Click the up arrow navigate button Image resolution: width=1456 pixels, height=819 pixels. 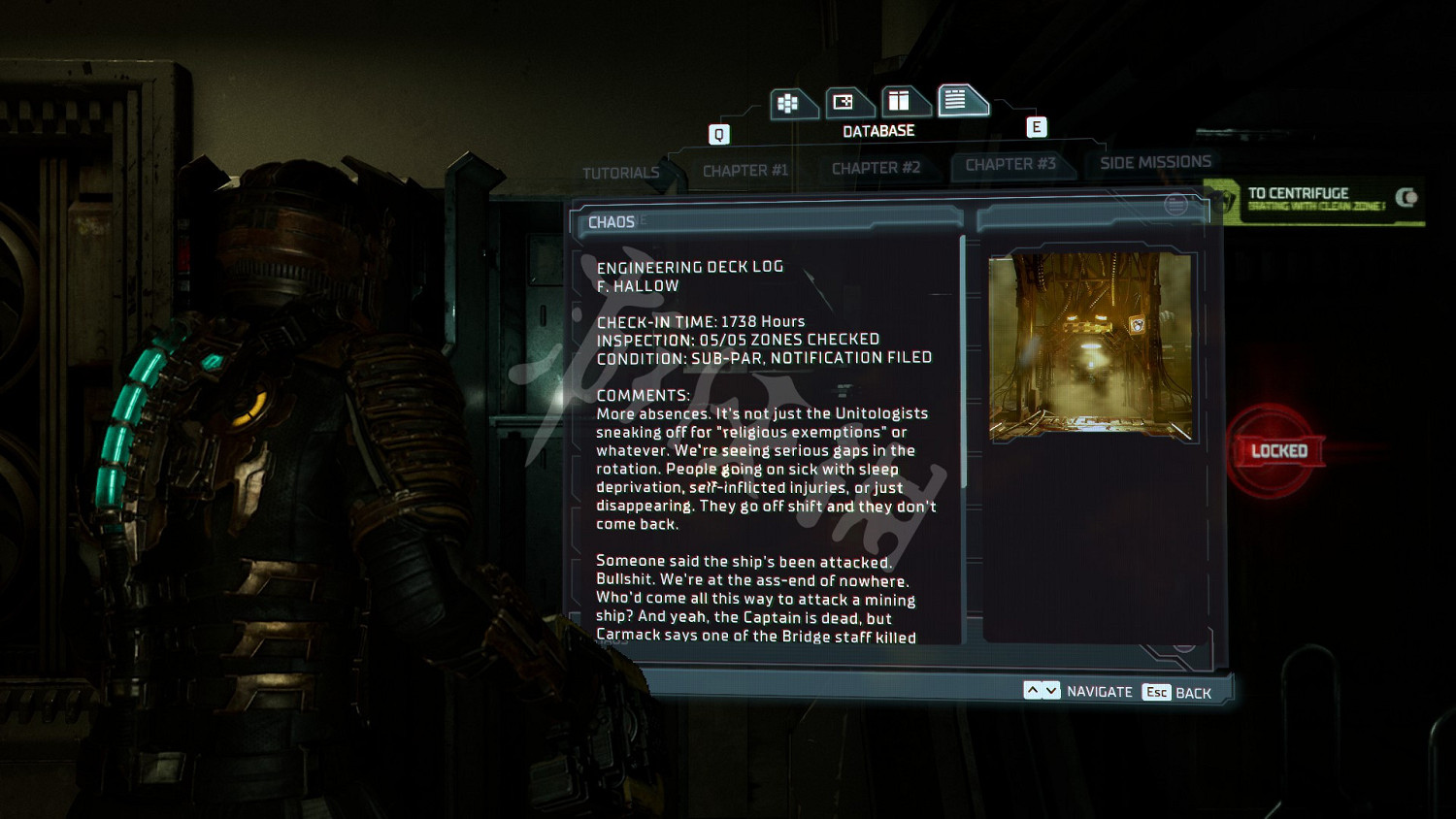1033,691
